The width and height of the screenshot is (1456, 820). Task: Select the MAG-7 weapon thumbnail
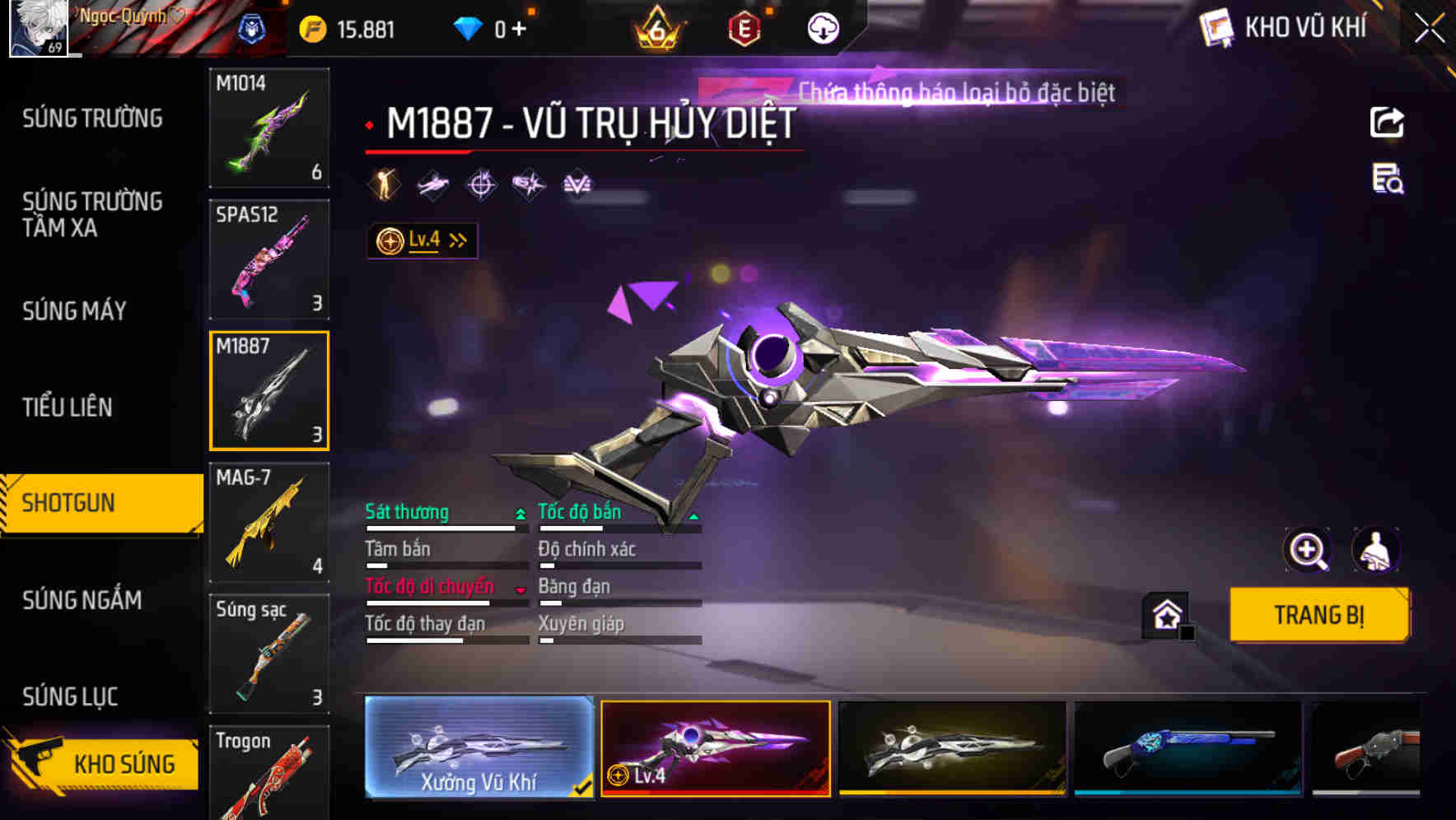point(269,520)
